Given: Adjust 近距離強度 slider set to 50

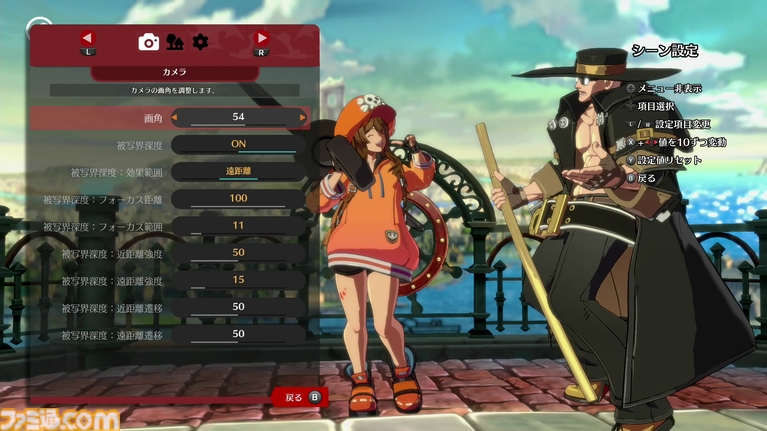Looking at the screenshot, I should tap(238, 253).
